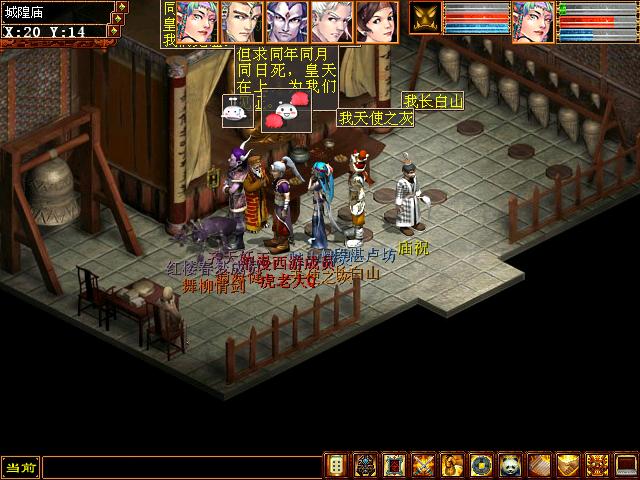Image resolution: width=640 pixels, height=480 pixels.
Task: Open the dice icon in bottom toolbar
Action: tap(337, 466)
